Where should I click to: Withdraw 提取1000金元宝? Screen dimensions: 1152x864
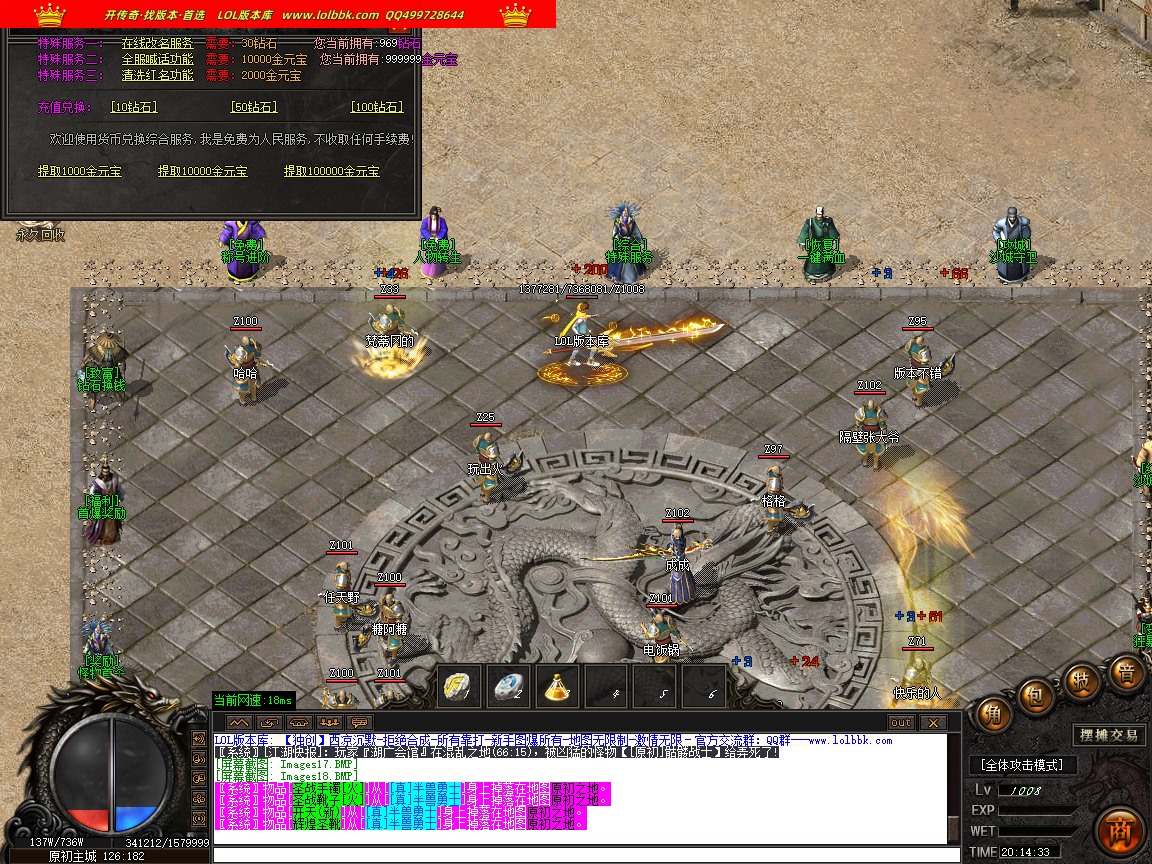coord(80,171)
